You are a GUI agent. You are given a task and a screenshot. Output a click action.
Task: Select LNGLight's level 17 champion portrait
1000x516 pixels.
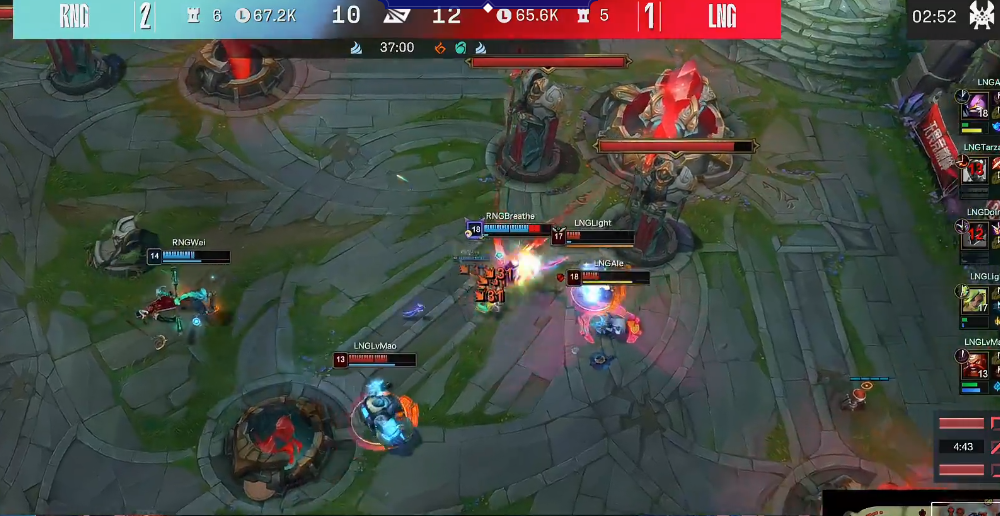click(977, 300)
